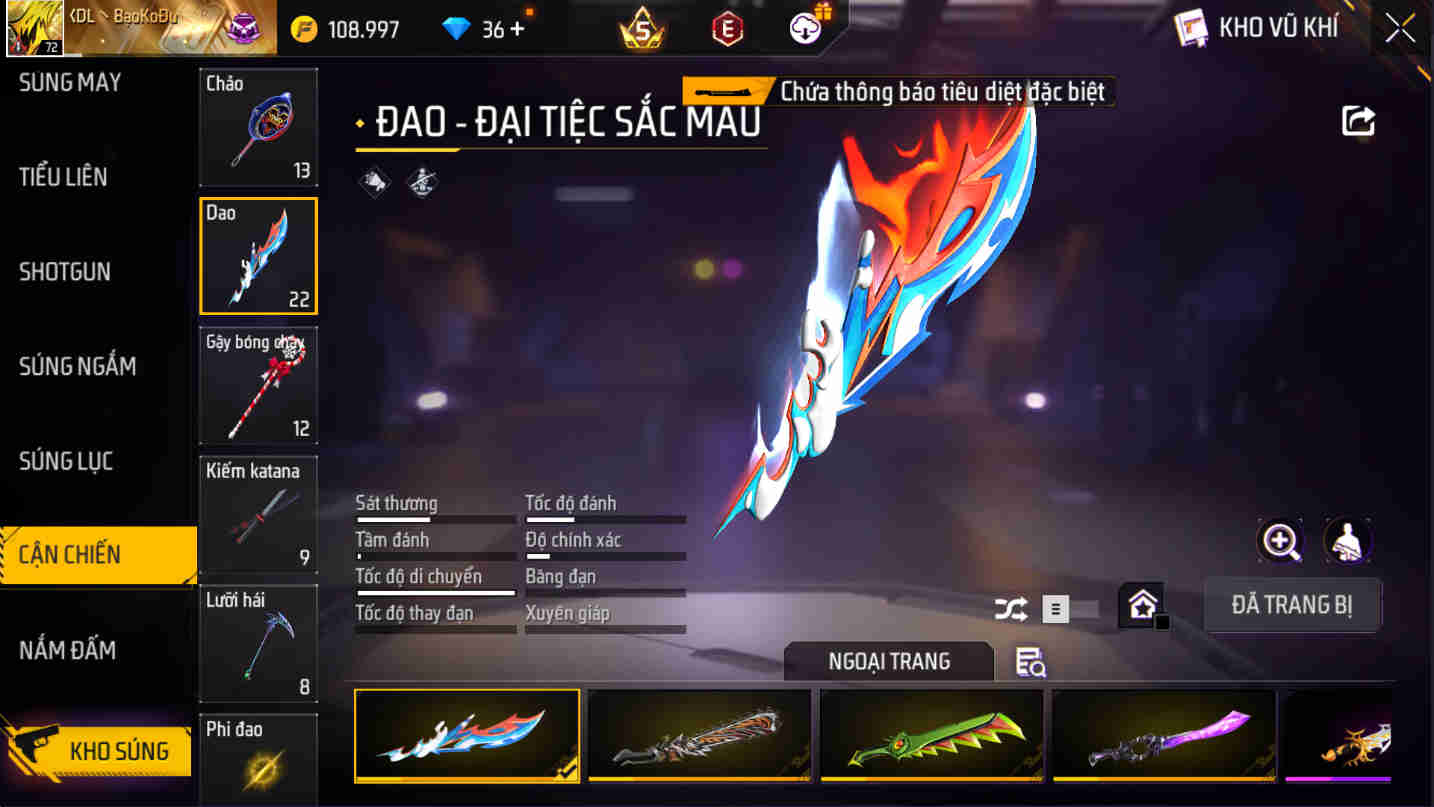Click the share weapon icon
Screen dimensions: 1434x807
pyautogui.click(x=1357, y=120)
